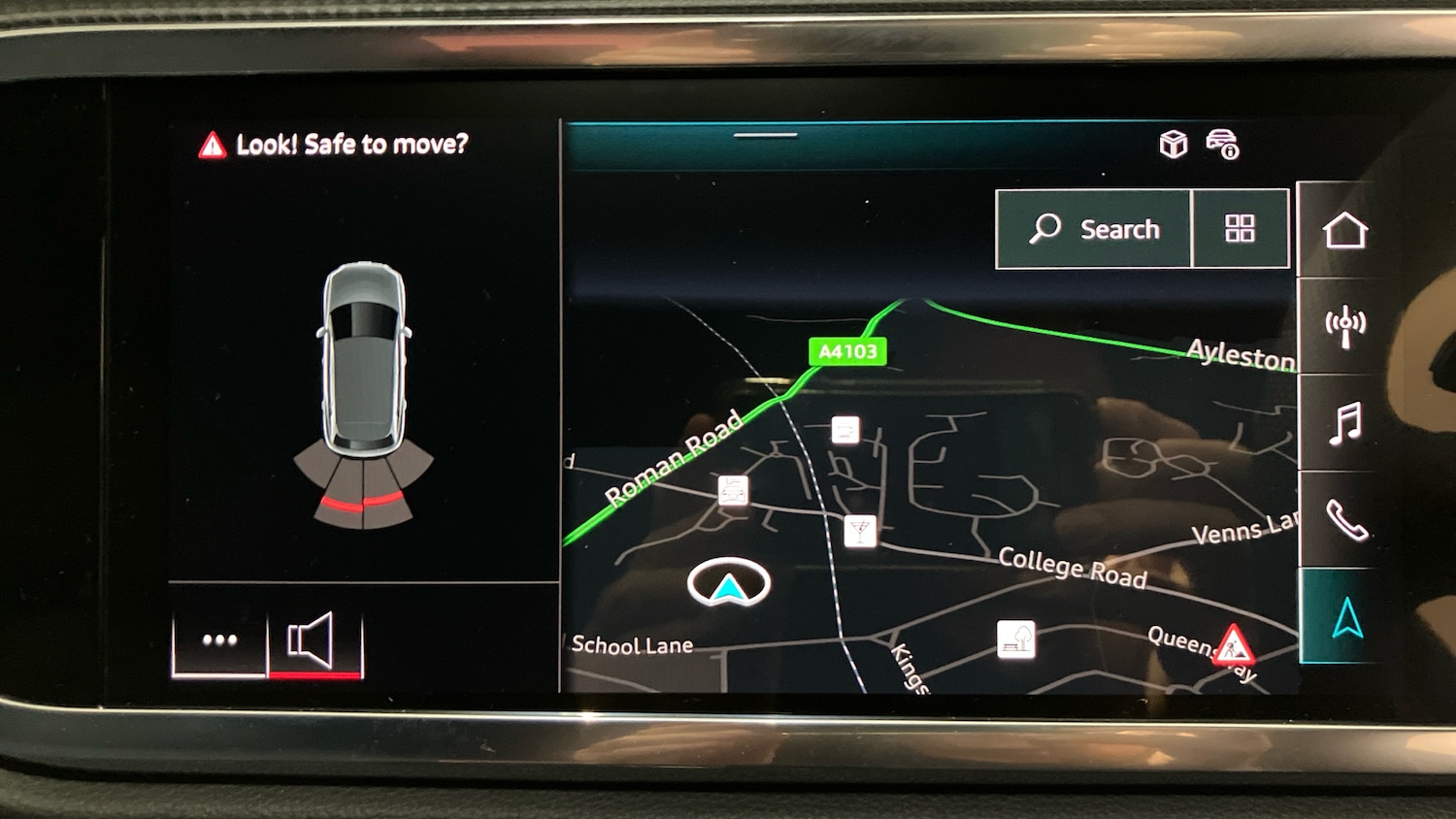
Task: Select the navigation arrow tab
Action: click(x=1347, y=617)
